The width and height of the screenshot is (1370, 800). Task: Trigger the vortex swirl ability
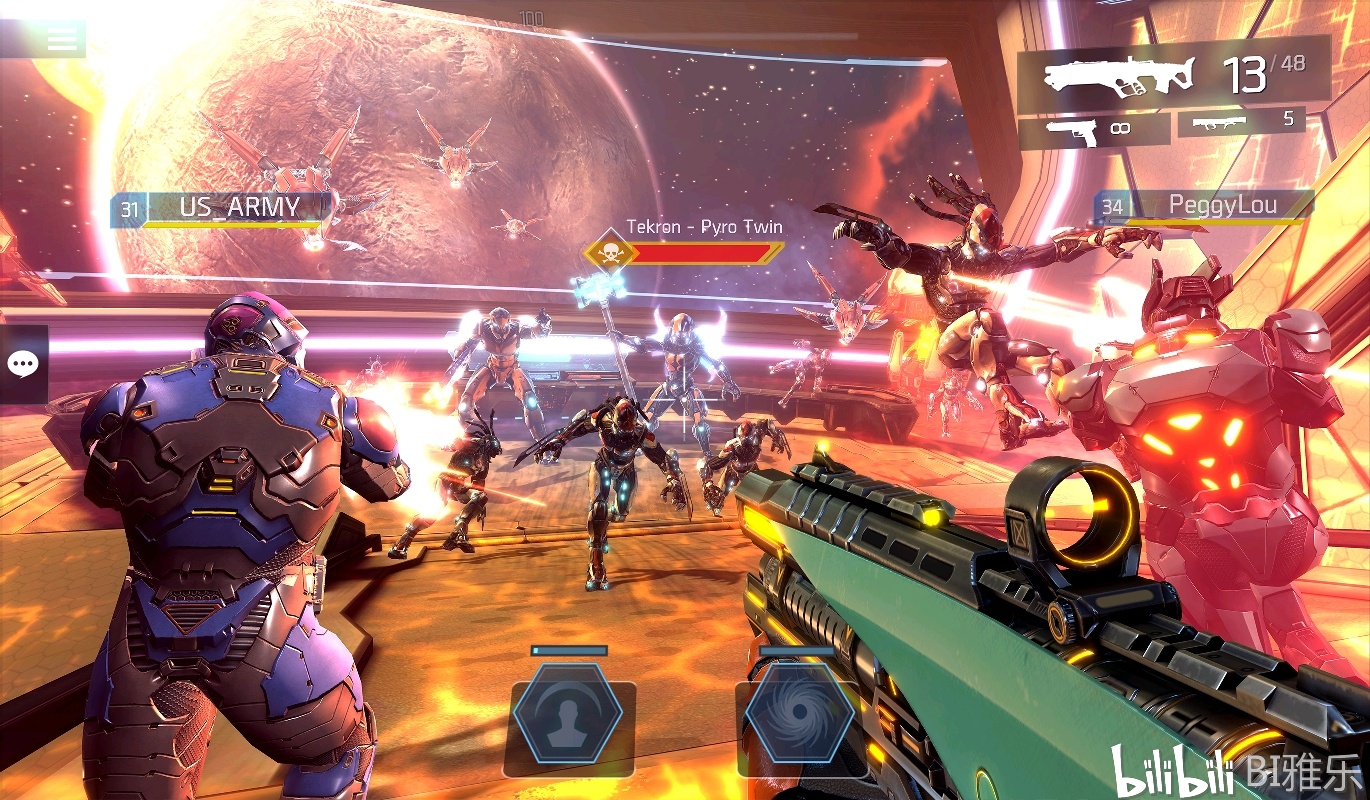(x=799, y=714)
